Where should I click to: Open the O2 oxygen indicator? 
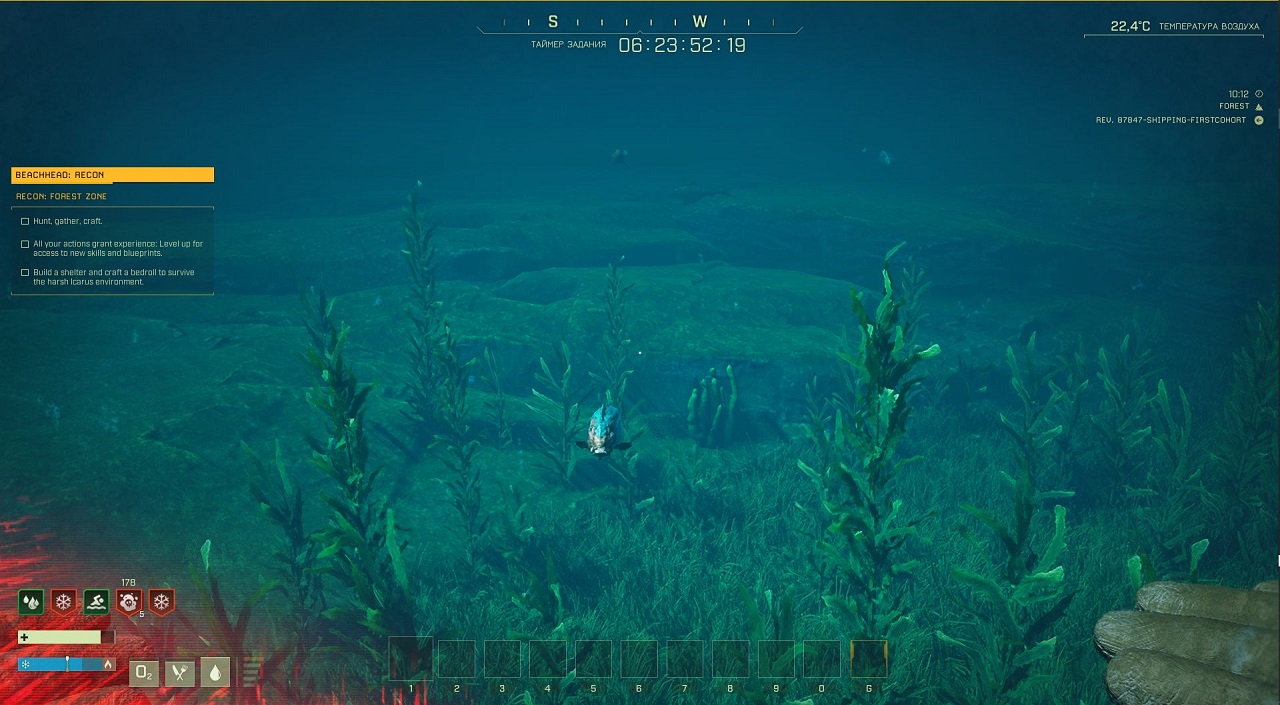pyautogui.click(x=145, y=672)
